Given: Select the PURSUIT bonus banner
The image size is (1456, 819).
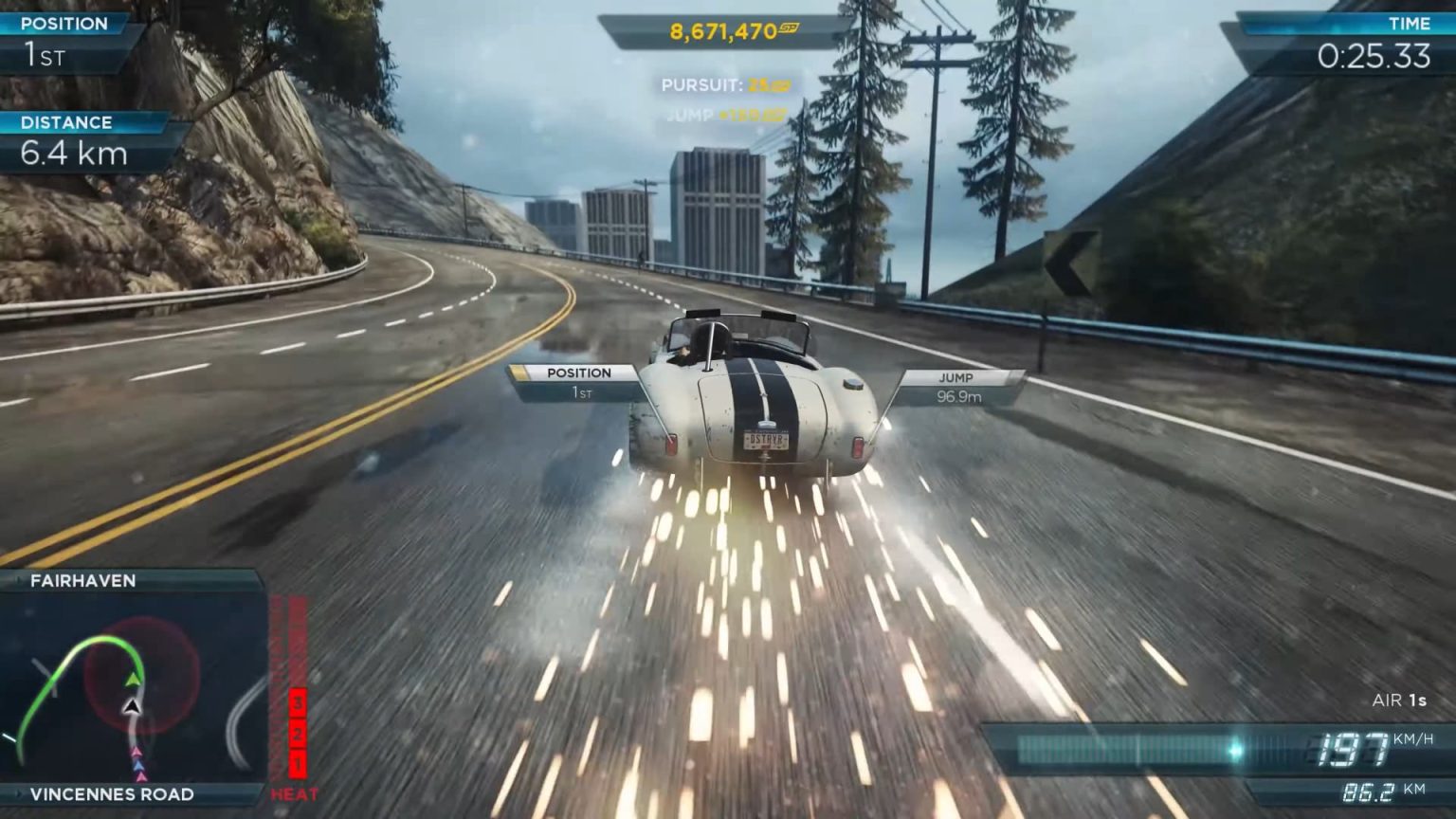Looking at the screenshot, I should point(728,83).
